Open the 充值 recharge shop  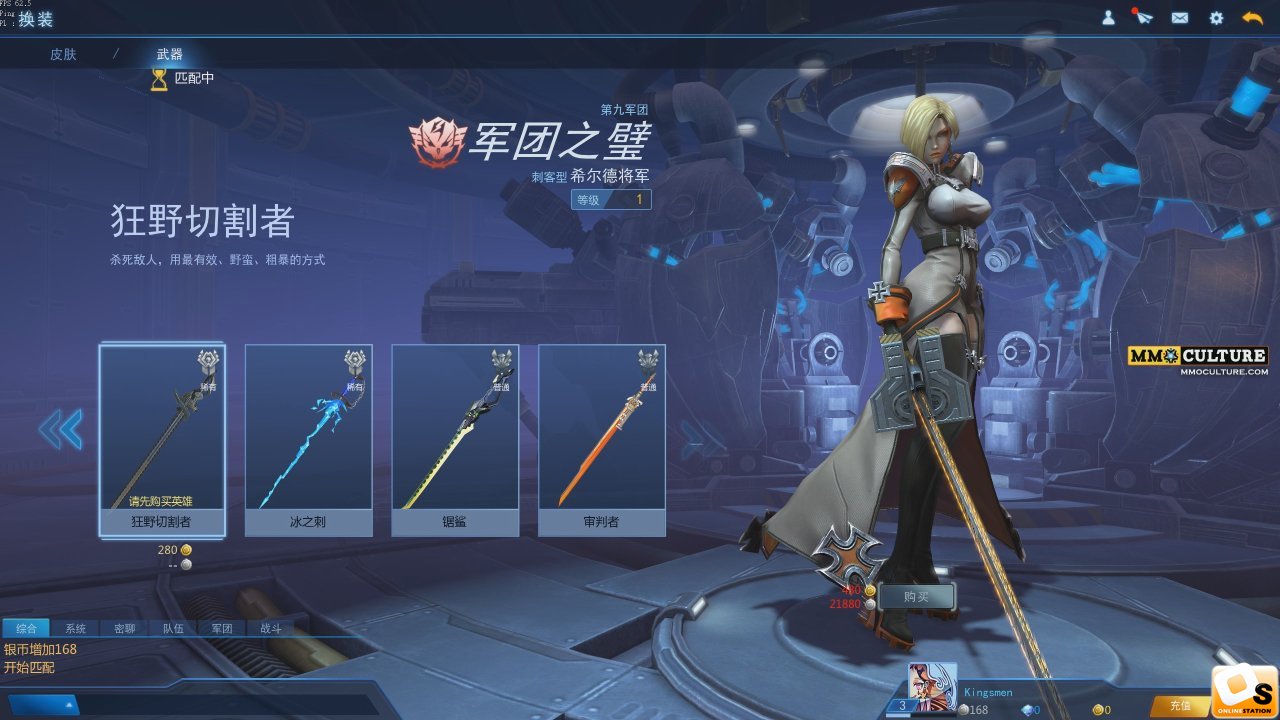pos(1179,707)
